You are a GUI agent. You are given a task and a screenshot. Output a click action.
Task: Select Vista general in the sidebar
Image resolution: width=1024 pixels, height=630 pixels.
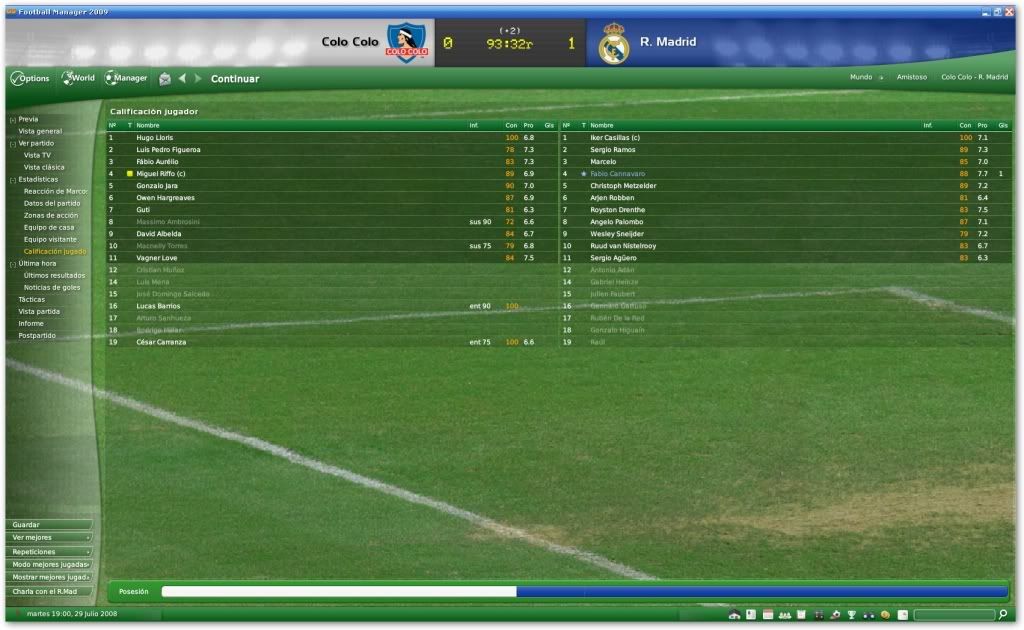tap(40, 131)
